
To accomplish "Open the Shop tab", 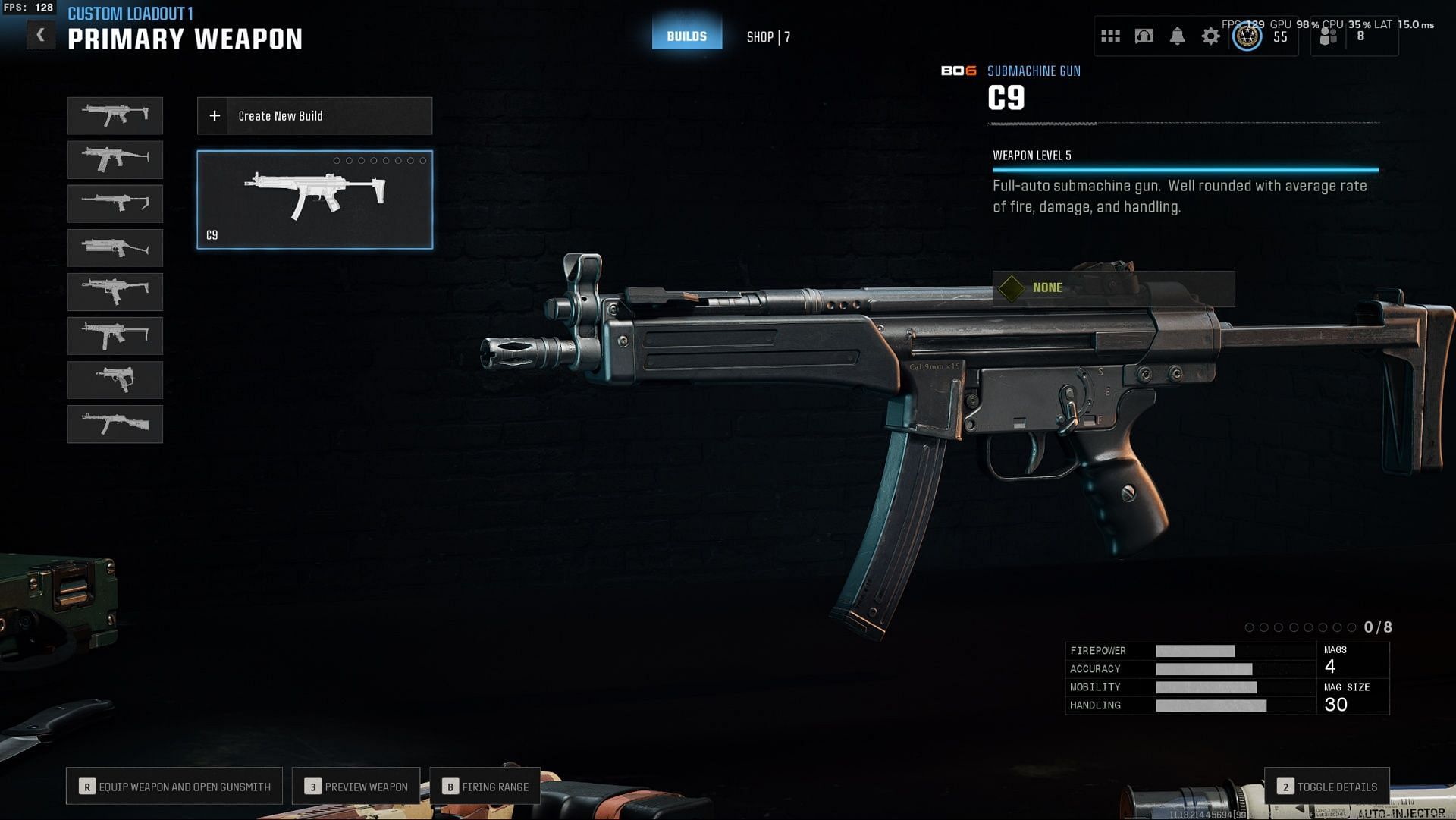I will tap(767, 37).
